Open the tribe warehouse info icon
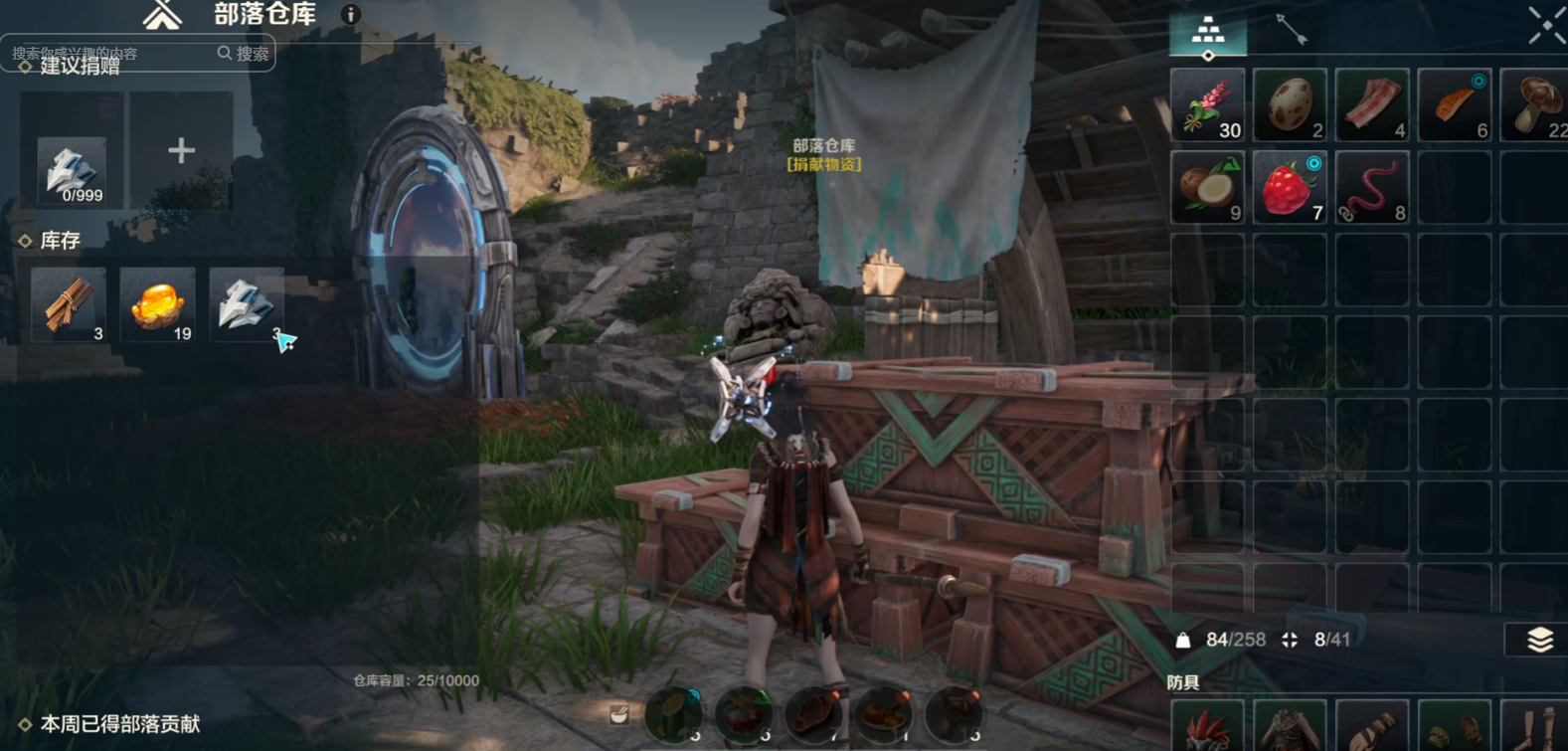The image size is (1568, 751). (x=350, y=15)
